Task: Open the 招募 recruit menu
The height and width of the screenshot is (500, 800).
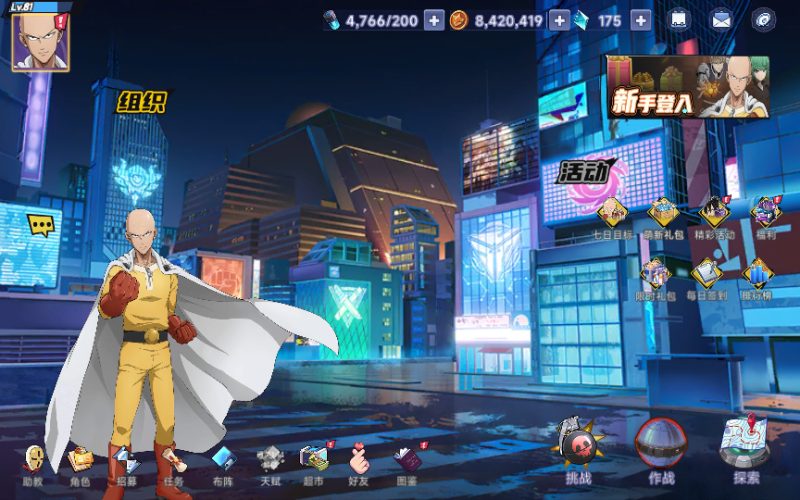Action: (x=126, y=463)
